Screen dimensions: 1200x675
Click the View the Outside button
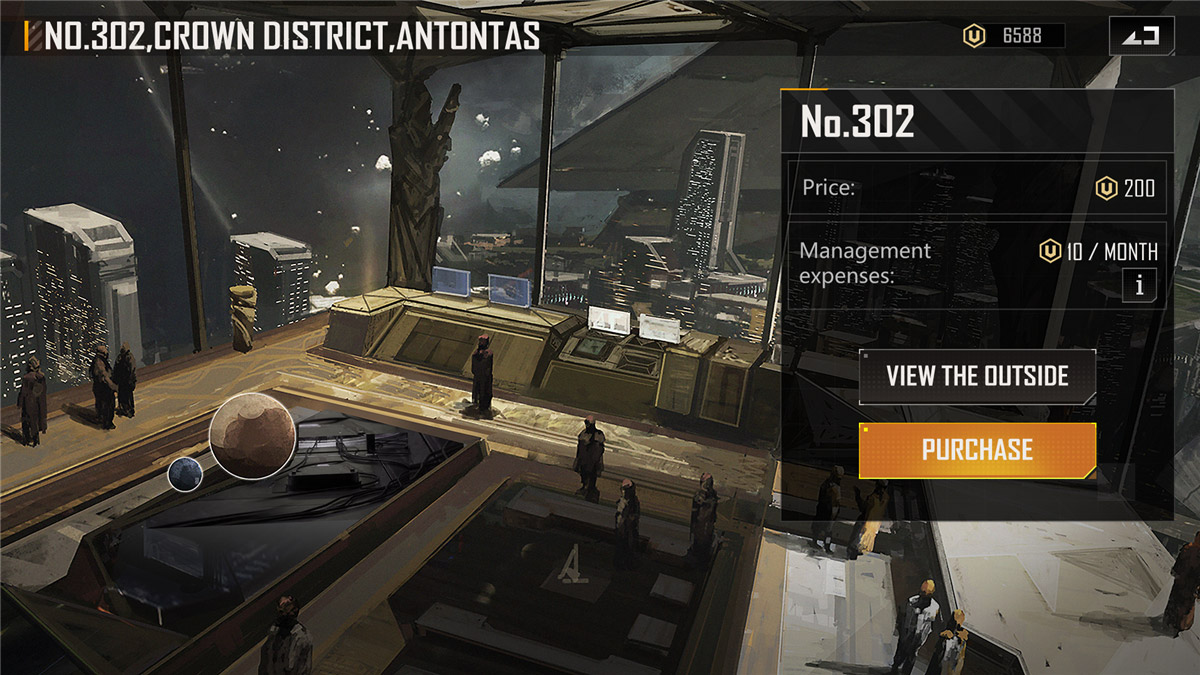(x=977, y=377)
